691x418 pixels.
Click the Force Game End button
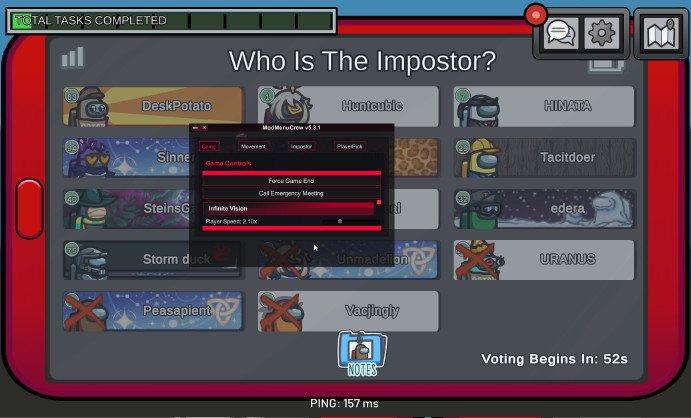(x=291, y=180)
